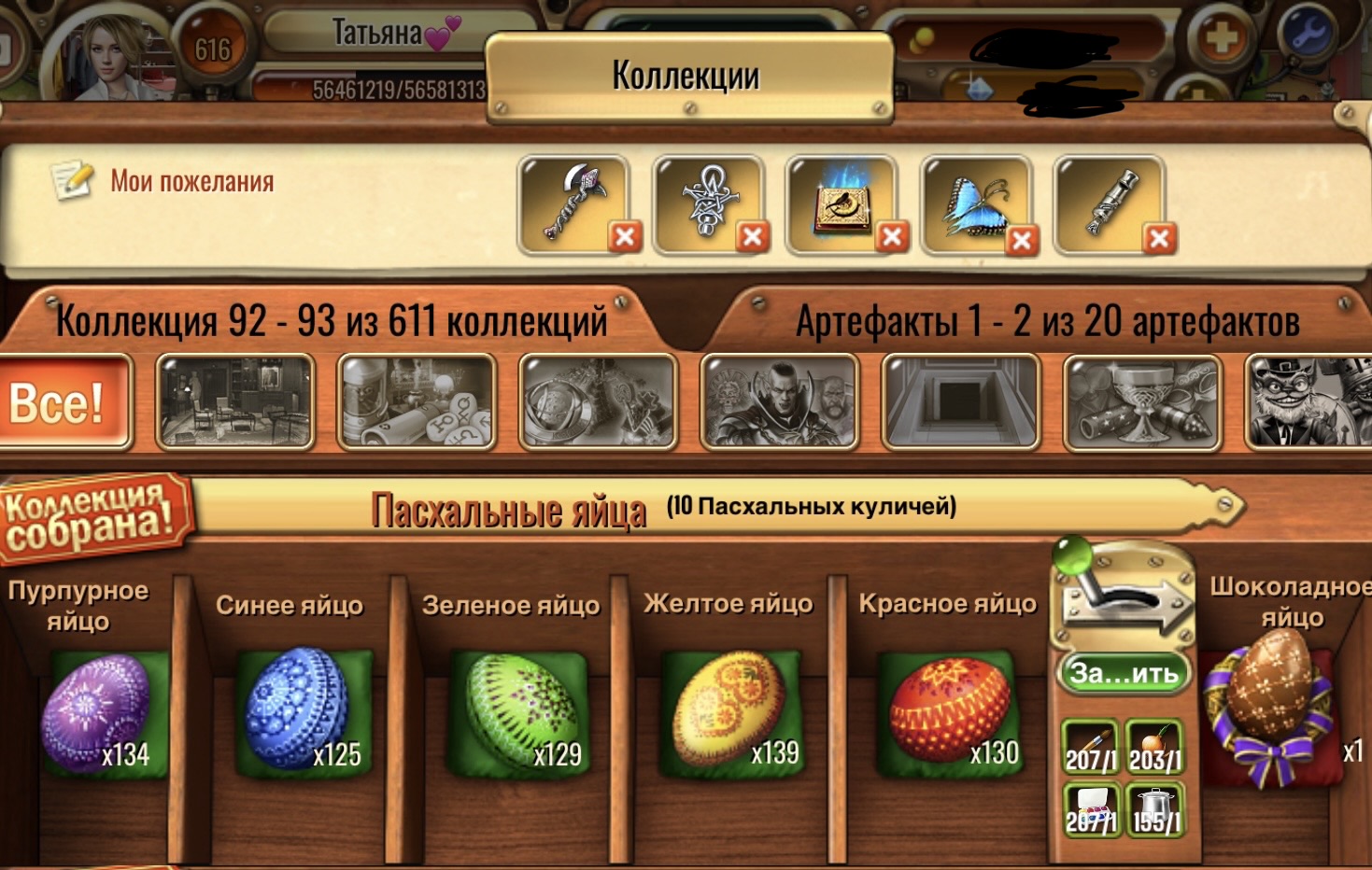
Task: Open the warrior collection preview thumbnail
Action: click(x=781, y=401)
